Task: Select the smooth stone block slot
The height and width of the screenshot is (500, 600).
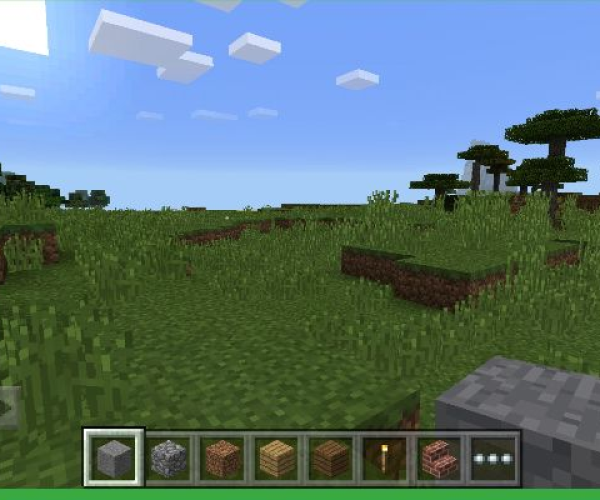Action: point(114,458)
